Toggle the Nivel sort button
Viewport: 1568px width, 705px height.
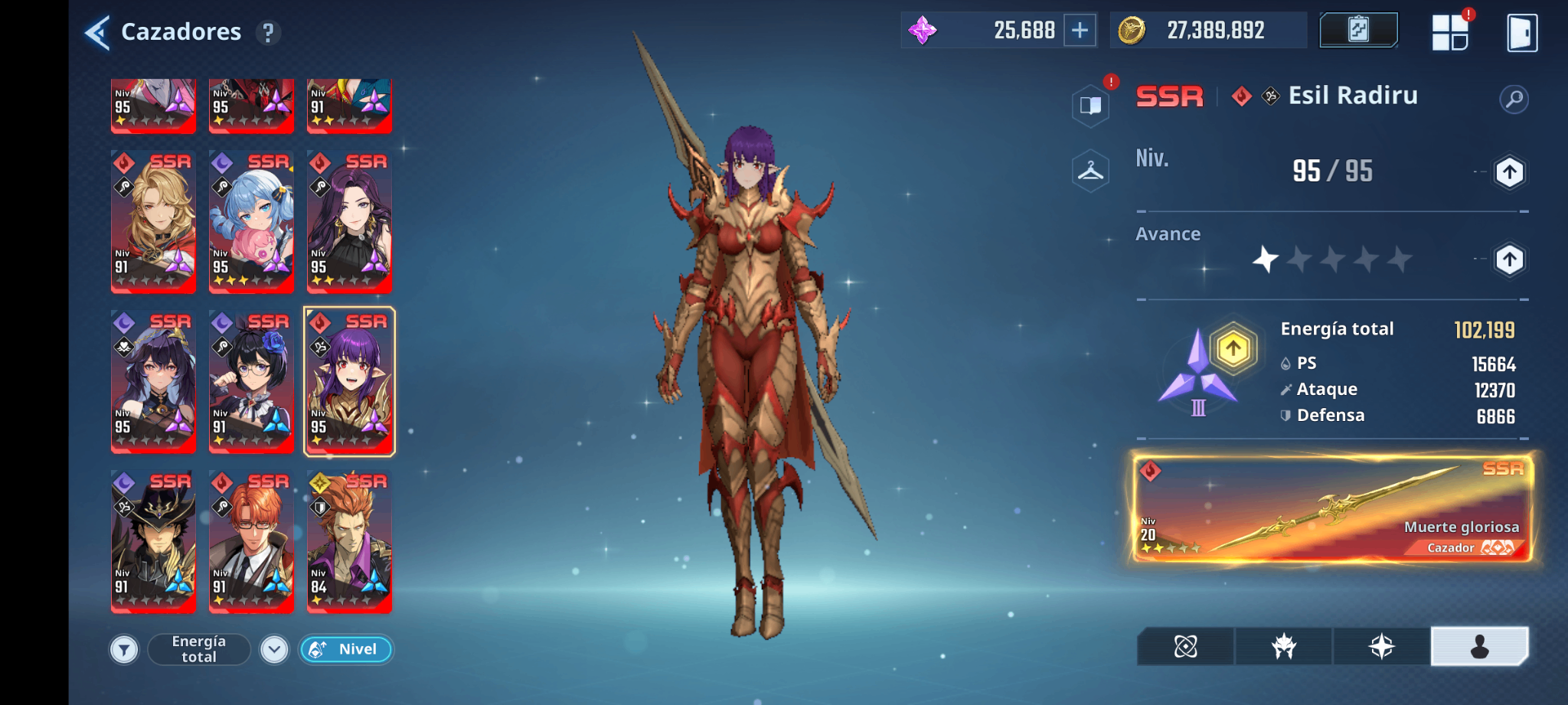pos(346,649)
